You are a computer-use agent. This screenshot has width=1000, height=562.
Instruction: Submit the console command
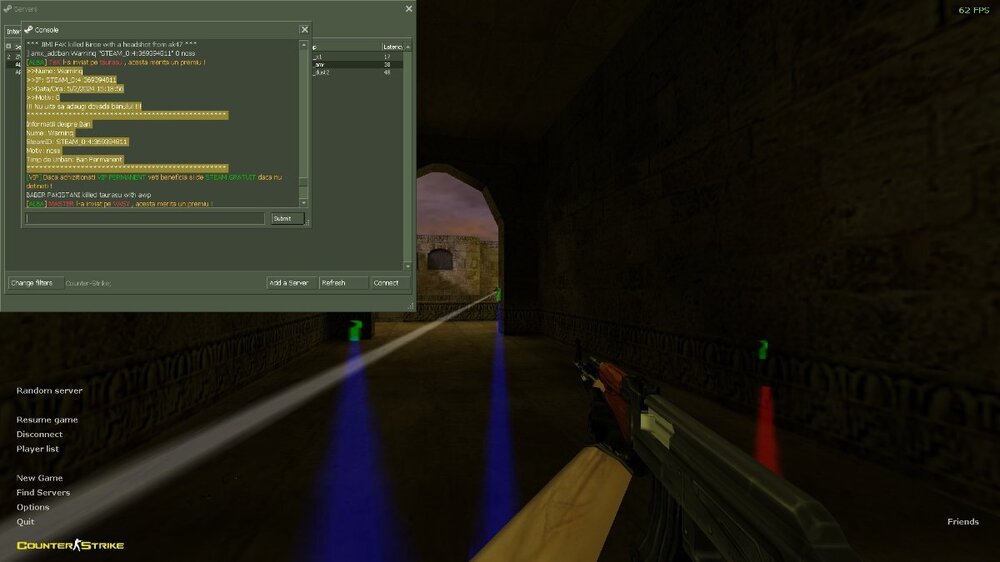287,218
